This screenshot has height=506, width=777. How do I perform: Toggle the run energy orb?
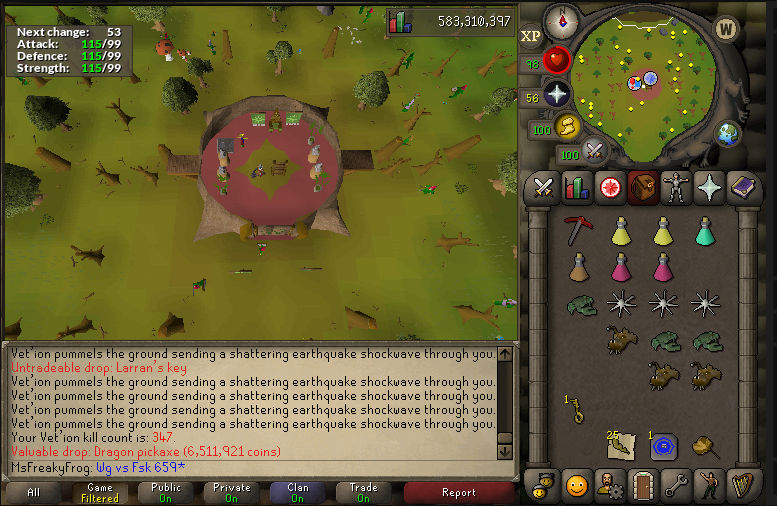(x=568, y=127)
